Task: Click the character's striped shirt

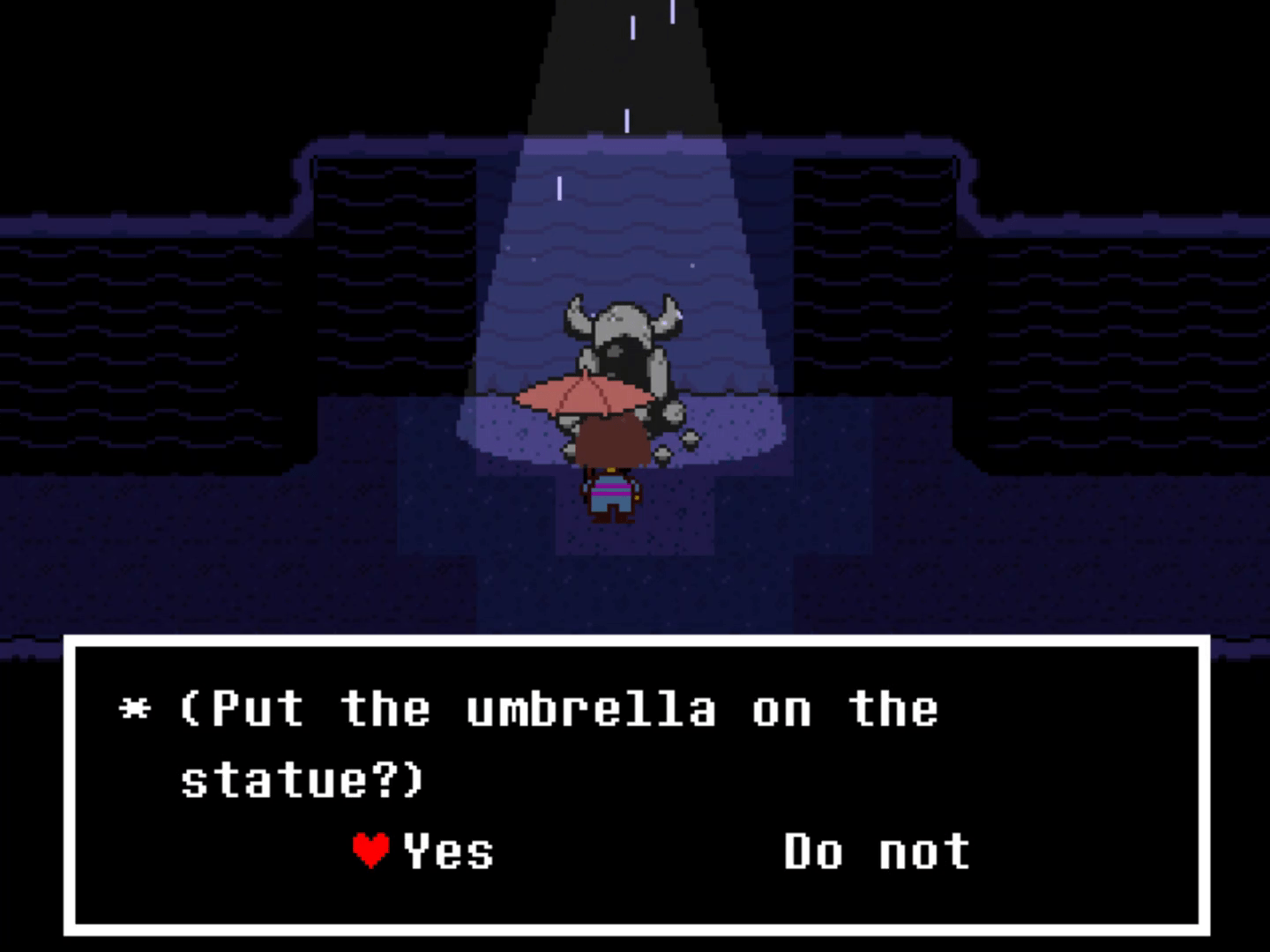Action: coord(613,487)
